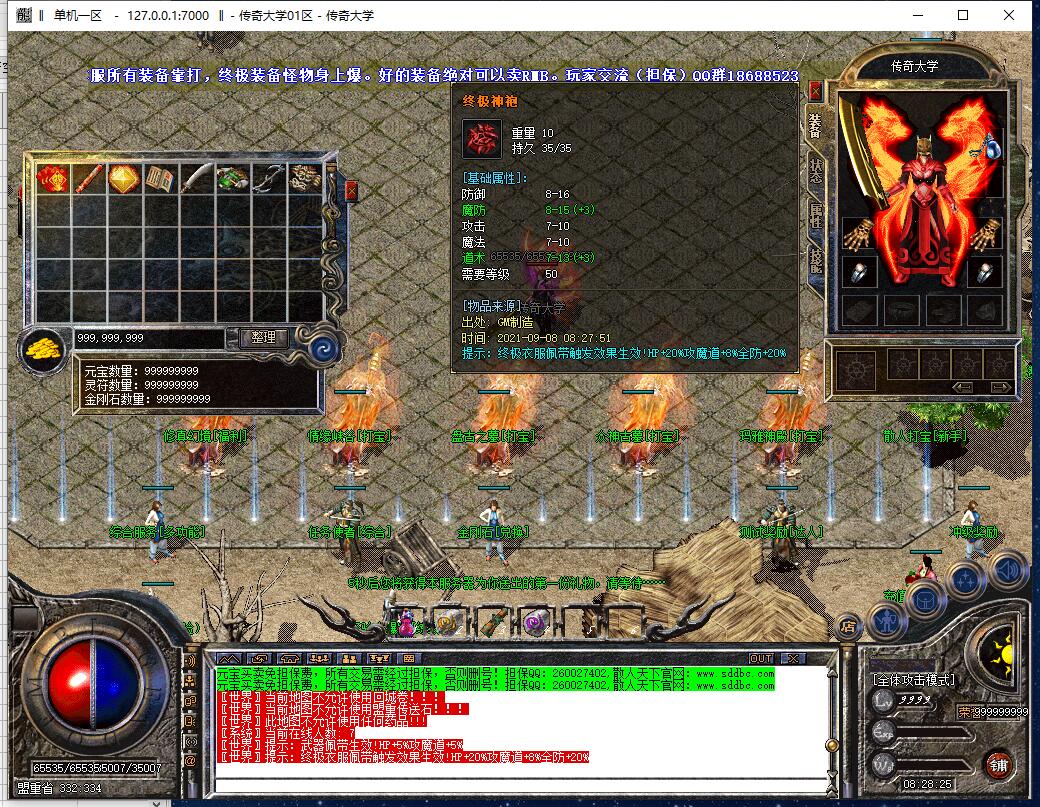Select the red lucky pouch item
This screenshot has width=1040, height=807.
(51, 179)
